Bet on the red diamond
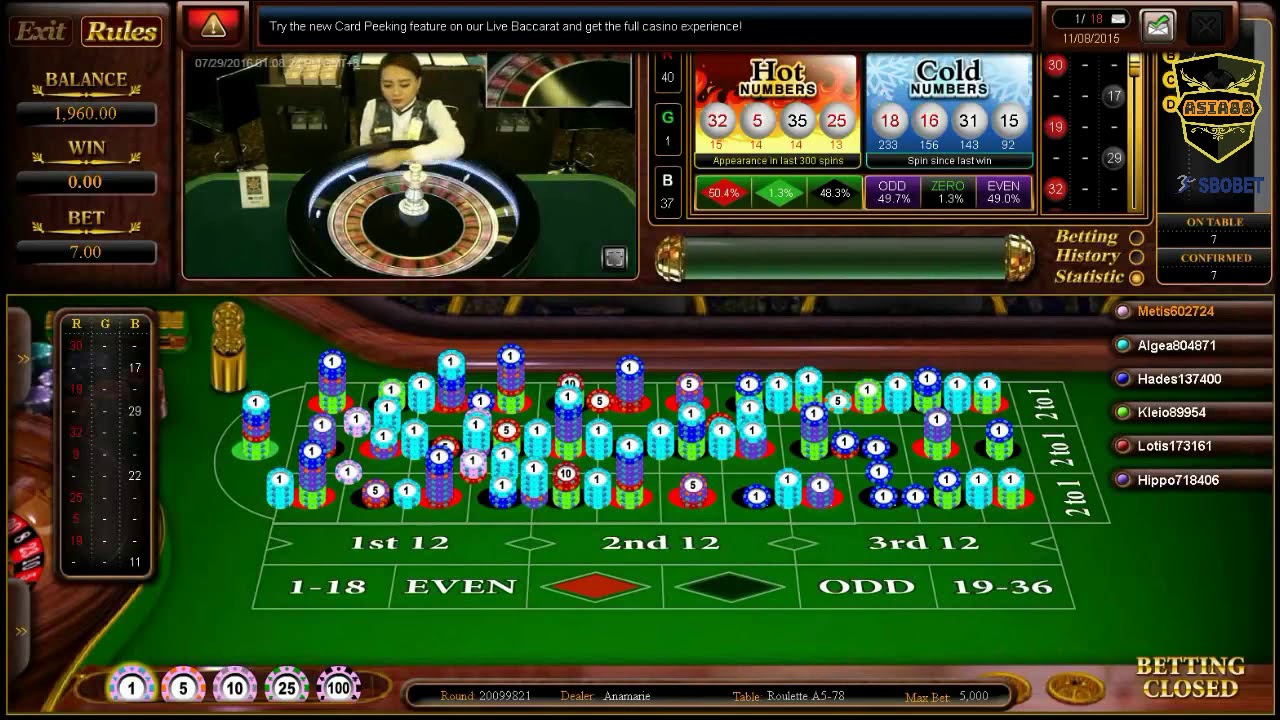 coord(596,586)
